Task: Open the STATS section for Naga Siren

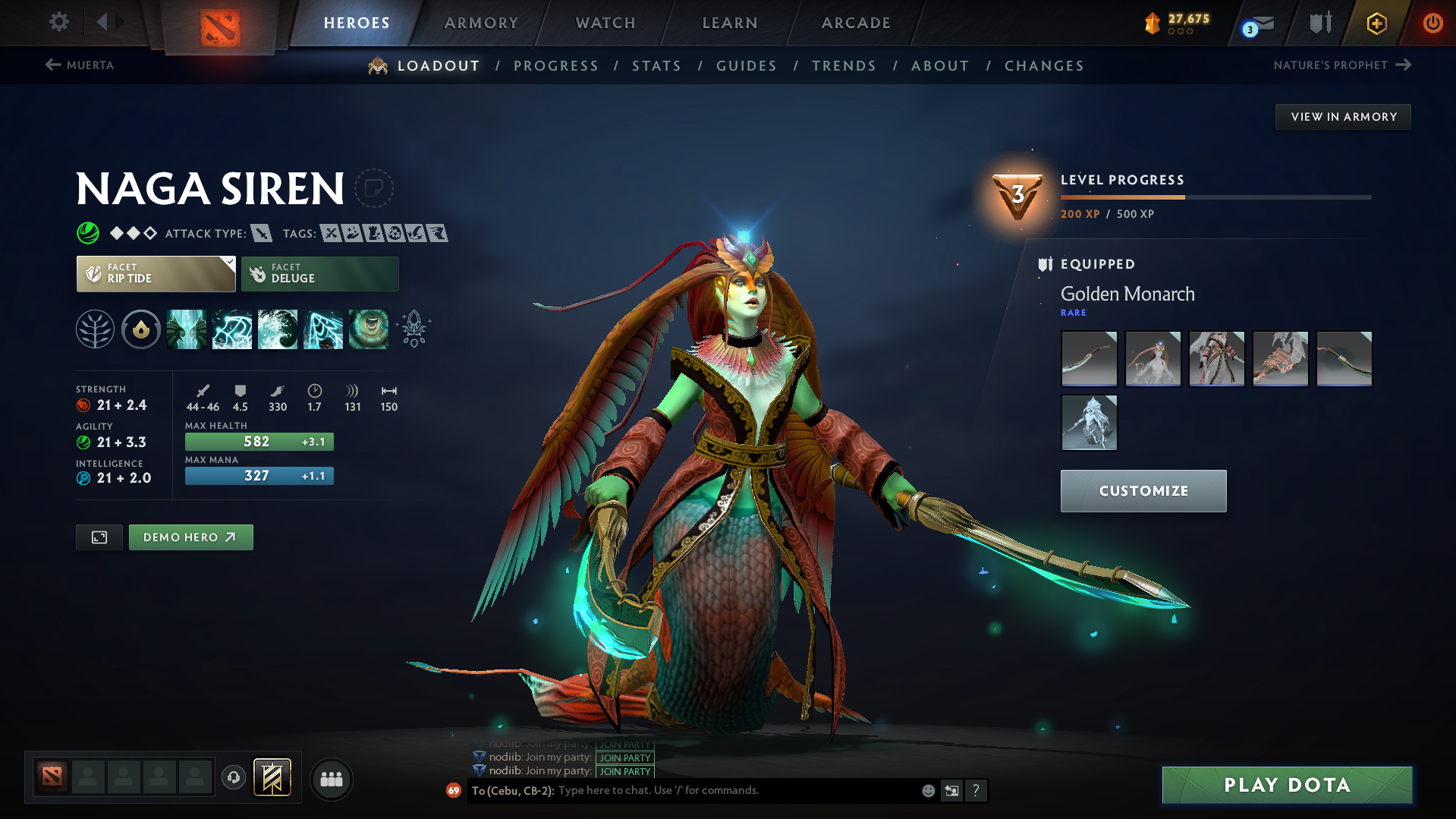Action: (656, 65)
